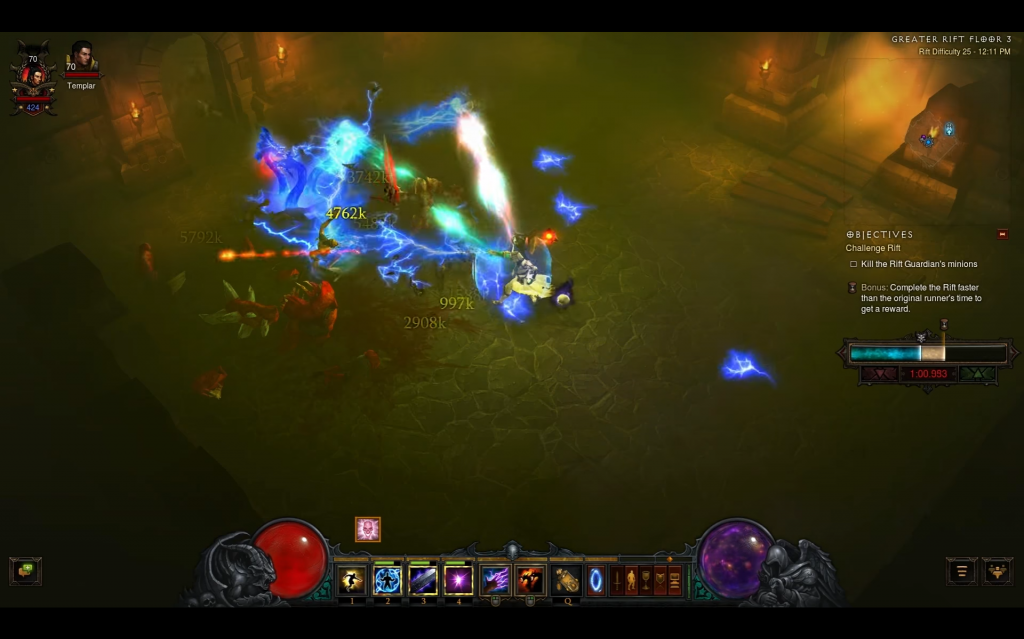This screenshot has height=639, width=1024.
Task: Cast the blue swirling aura skill
Action: pyautogui.click(x=387, y=580)
